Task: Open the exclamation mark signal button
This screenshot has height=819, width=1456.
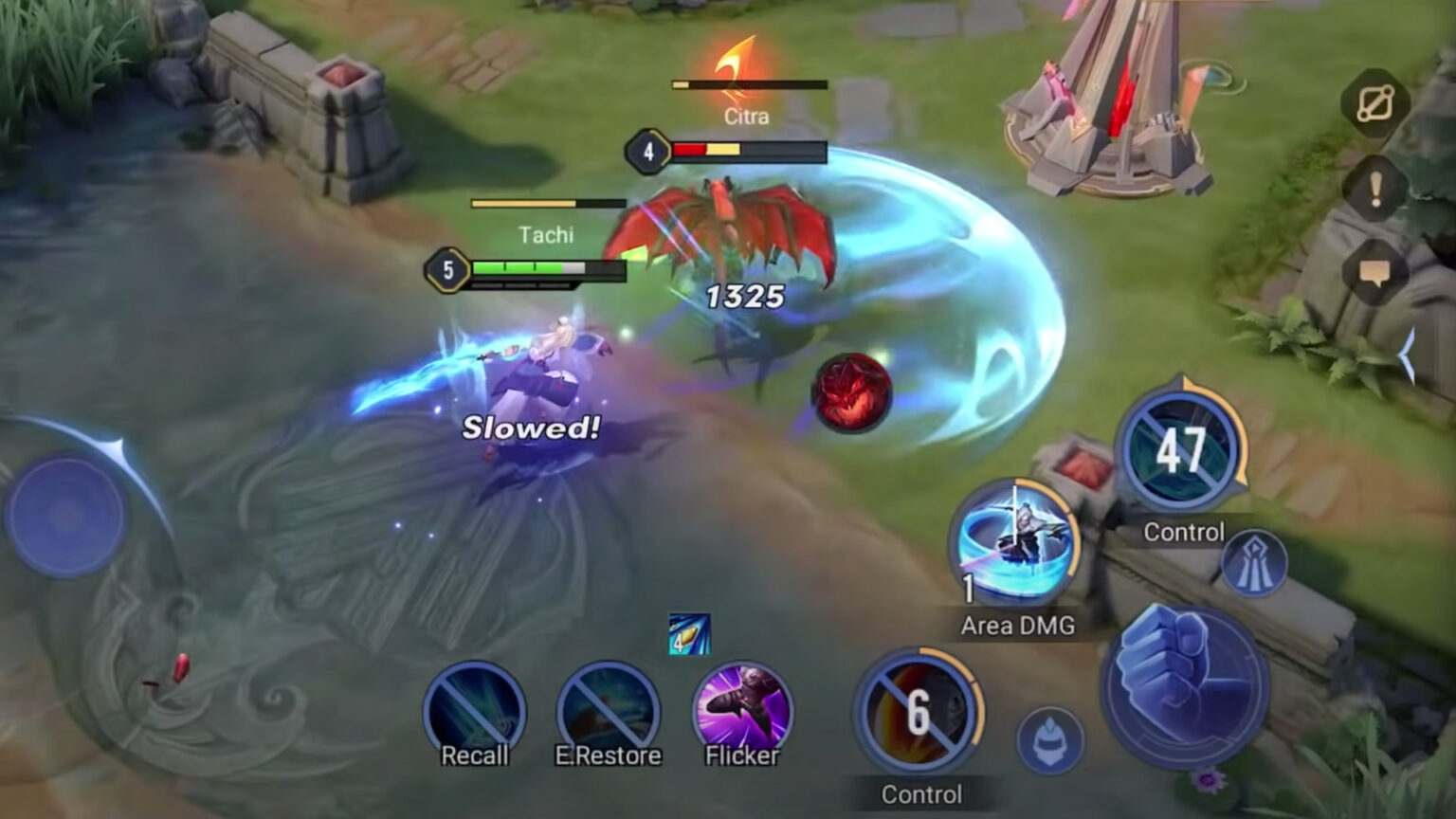Action: (1375, 190)
